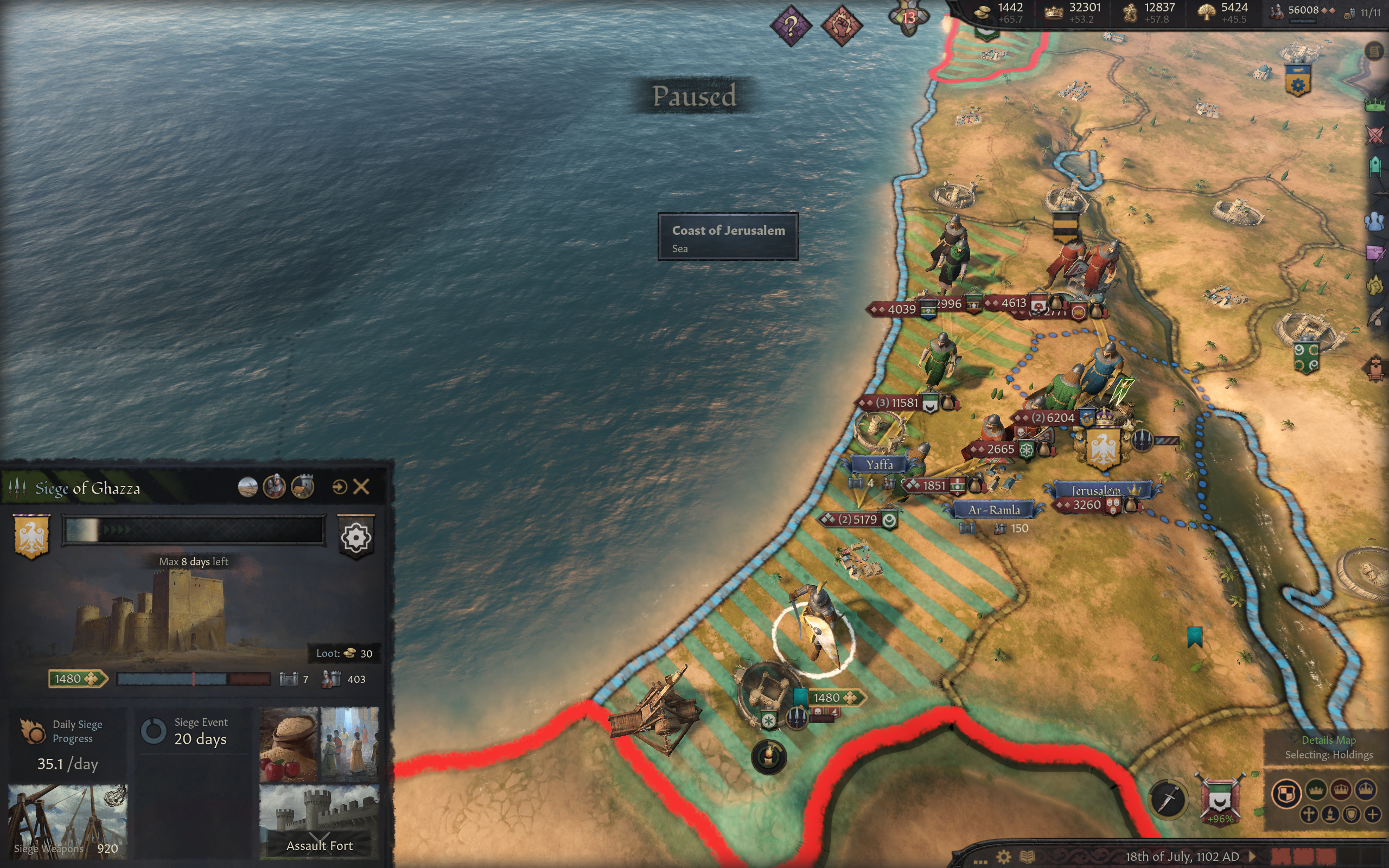
Task: View the desert terrain icon
Action: [247, 487]
